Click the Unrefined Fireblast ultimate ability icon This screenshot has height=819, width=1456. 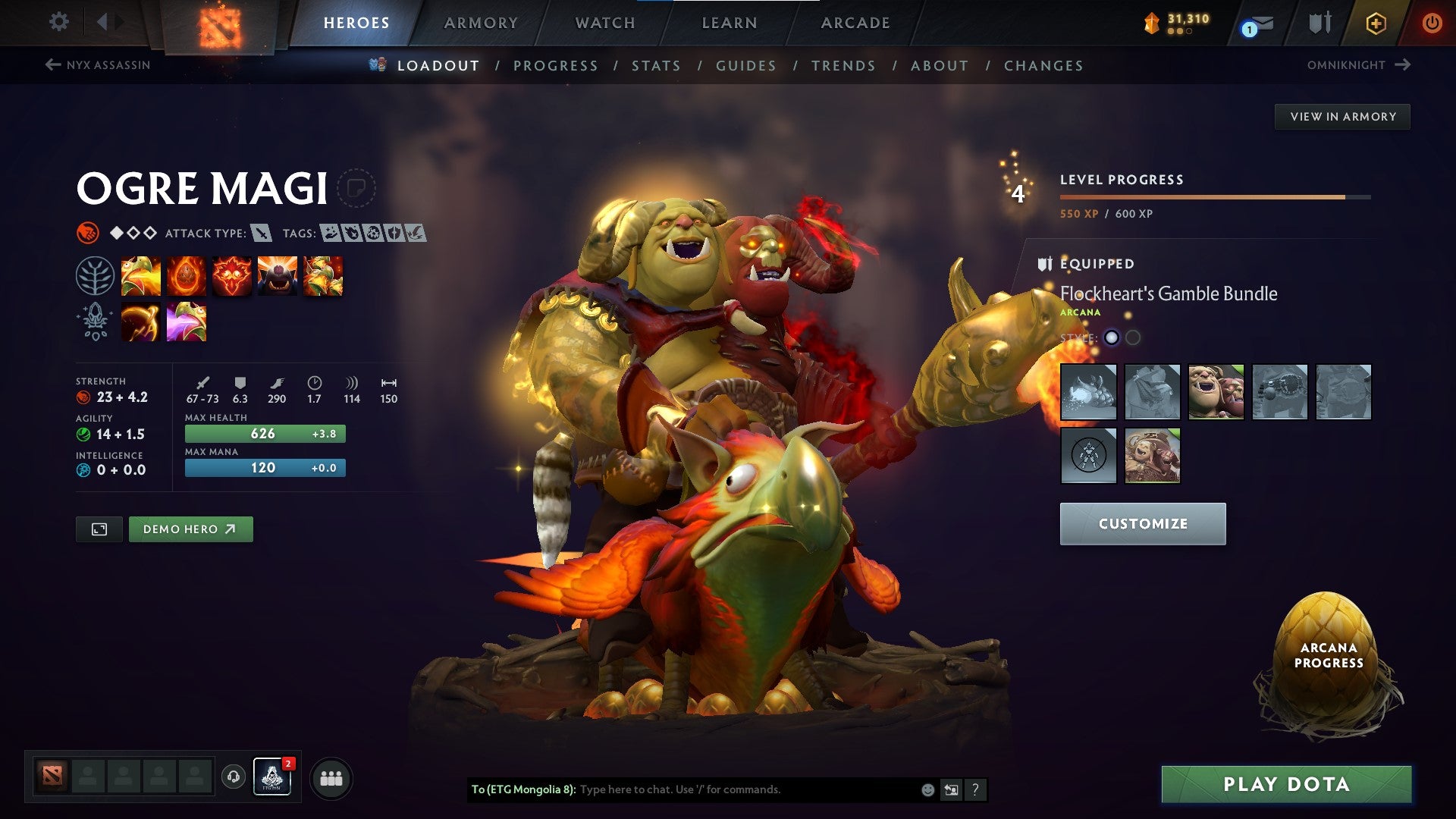click(278, 276)
